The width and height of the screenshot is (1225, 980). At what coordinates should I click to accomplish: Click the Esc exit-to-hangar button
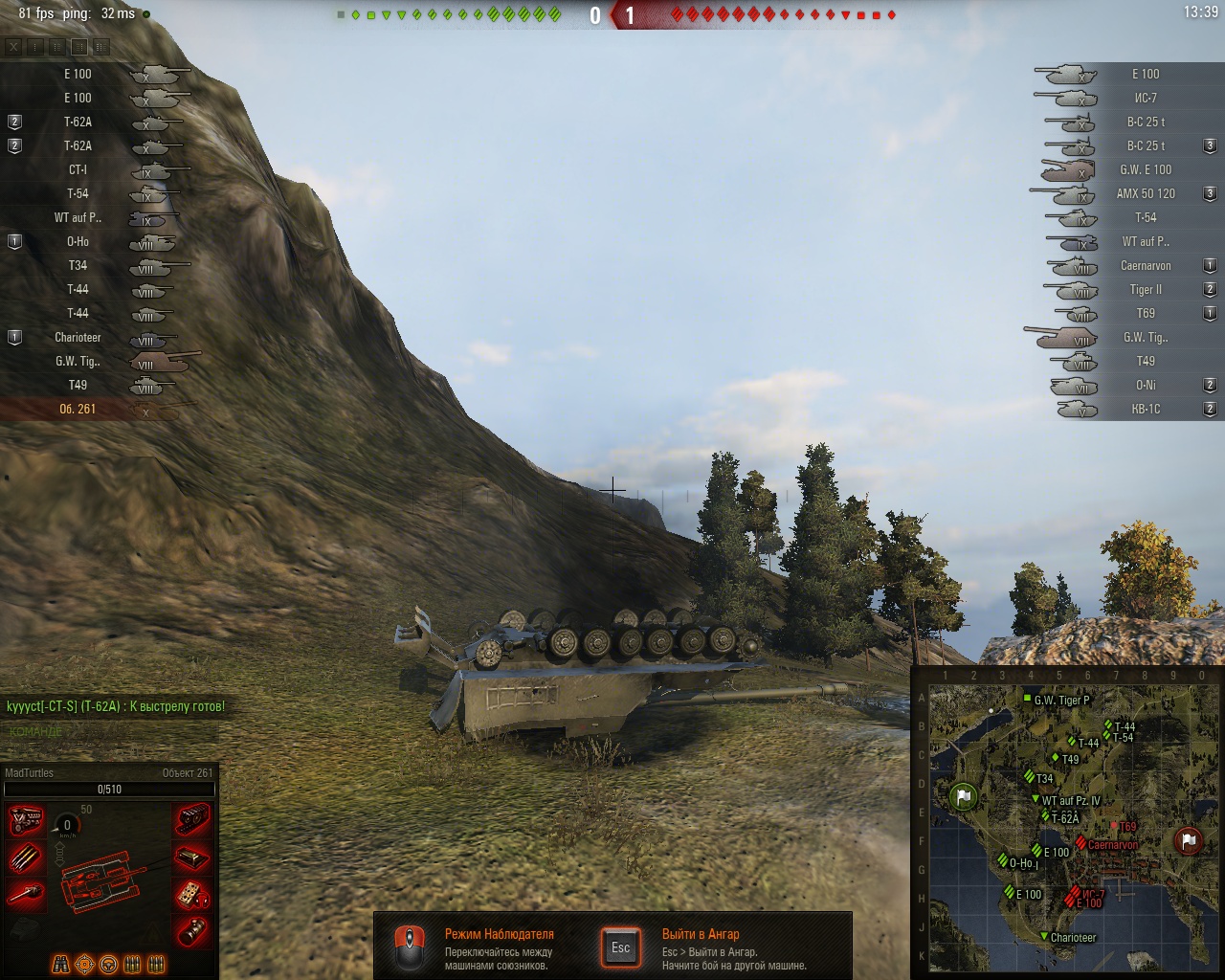tap(620, 947)
